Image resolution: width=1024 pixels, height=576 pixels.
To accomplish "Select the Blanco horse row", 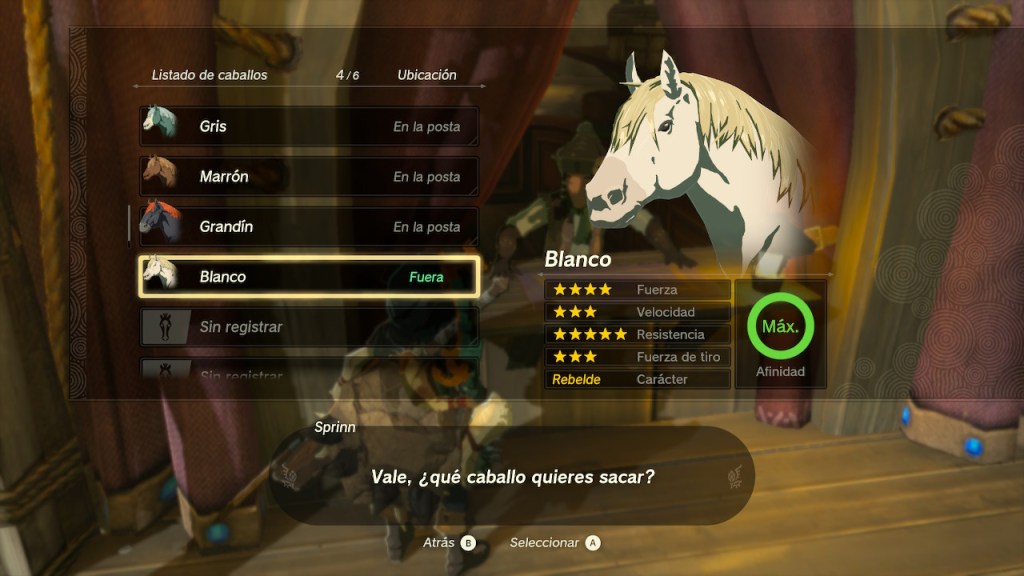I will point(308,277).
